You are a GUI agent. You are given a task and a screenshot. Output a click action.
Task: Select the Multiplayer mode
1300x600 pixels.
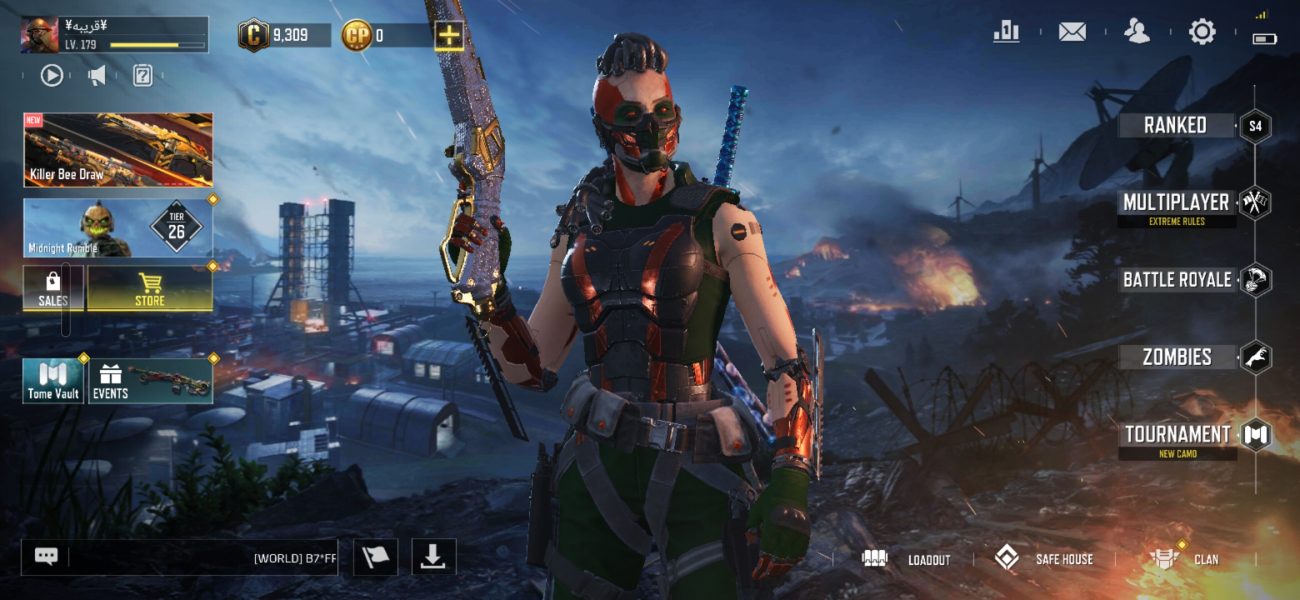(1177, 204)
